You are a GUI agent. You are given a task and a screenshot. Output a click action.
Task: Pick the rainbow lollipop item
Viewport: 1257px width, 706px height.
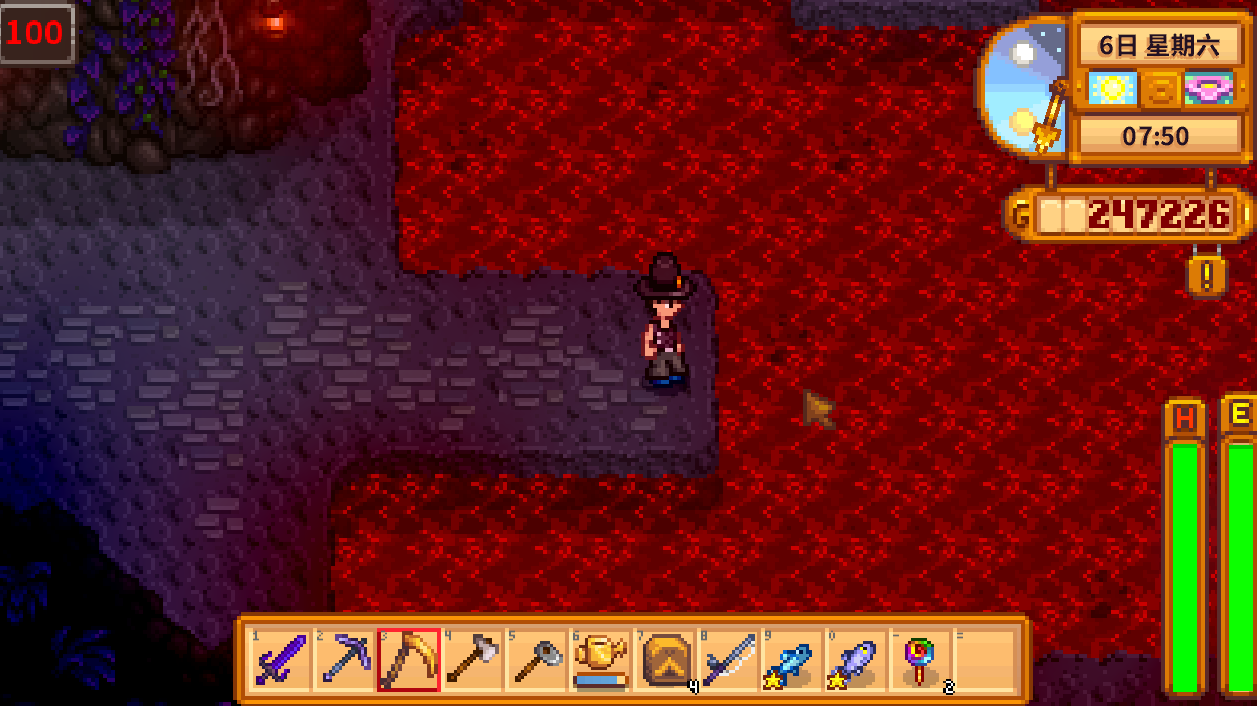point(919,660)
